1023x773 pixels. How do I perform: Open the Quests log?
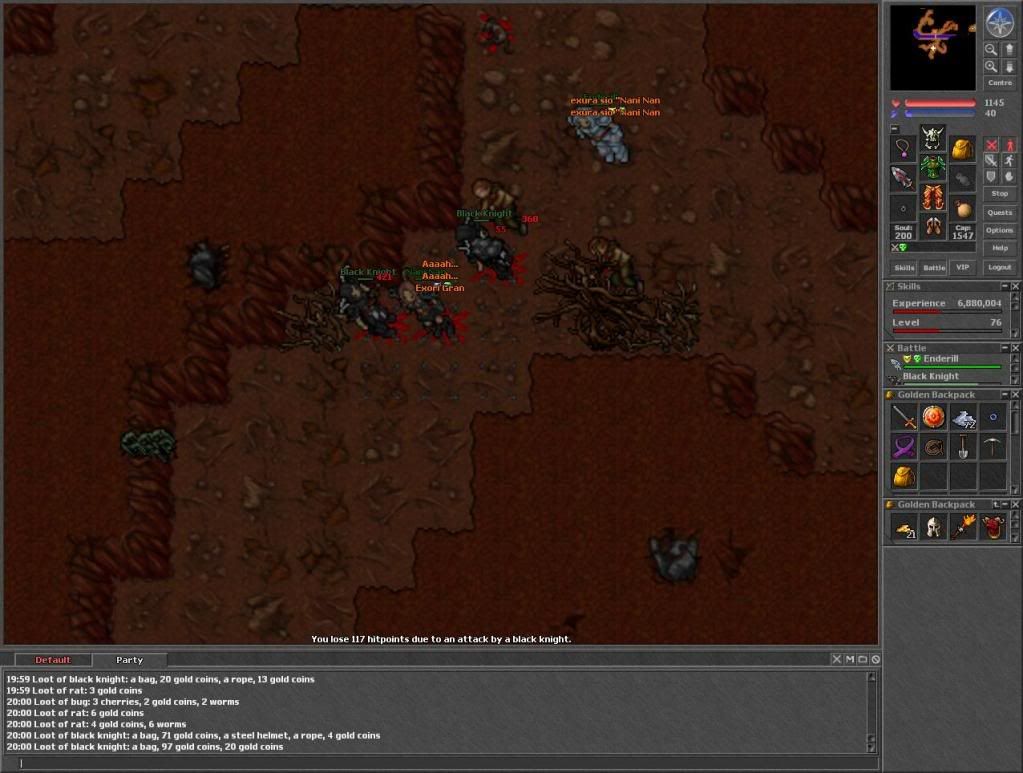[999, 212]
